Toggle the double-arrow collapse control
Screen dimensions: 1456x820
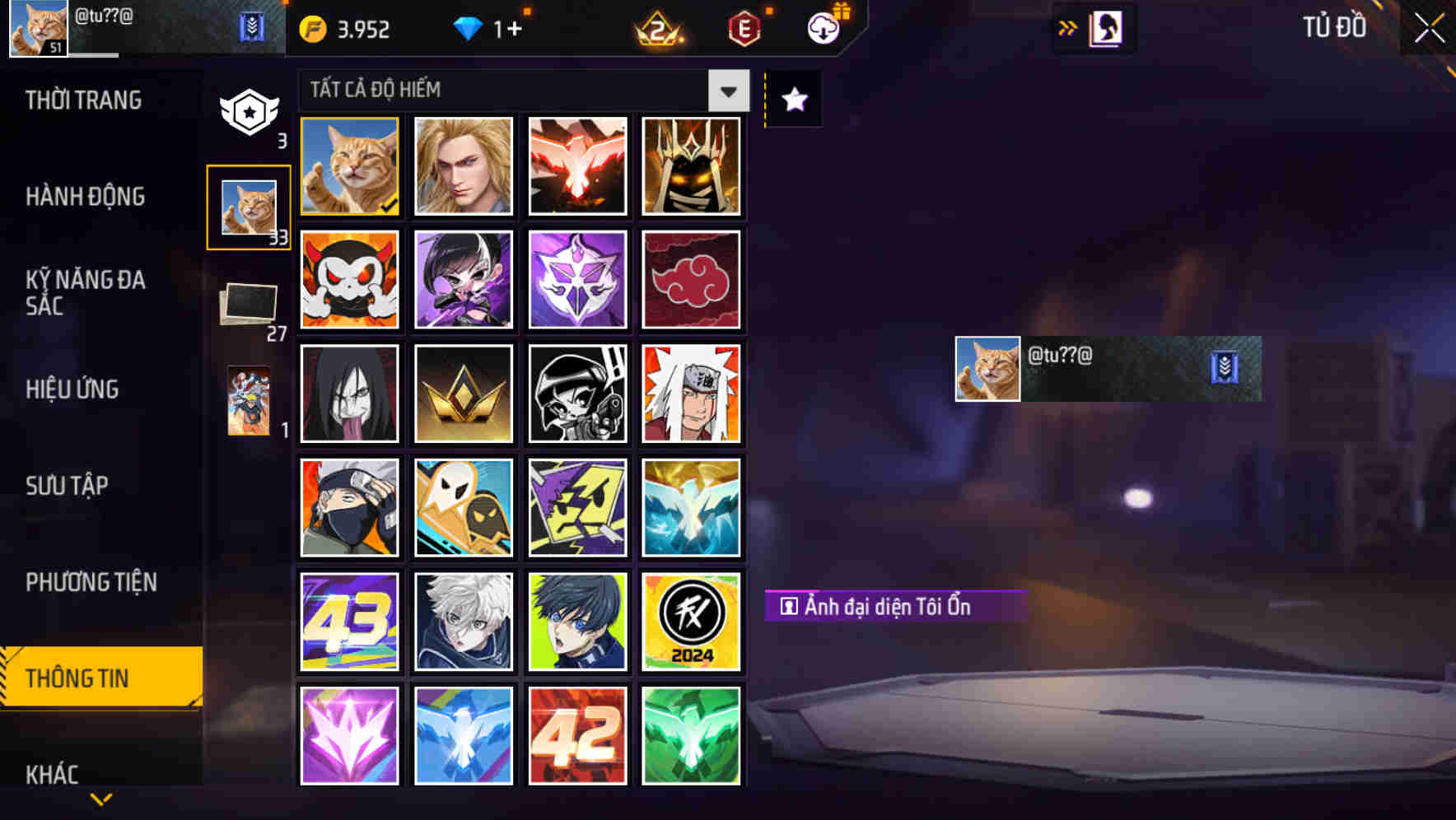coord(1068,26)
